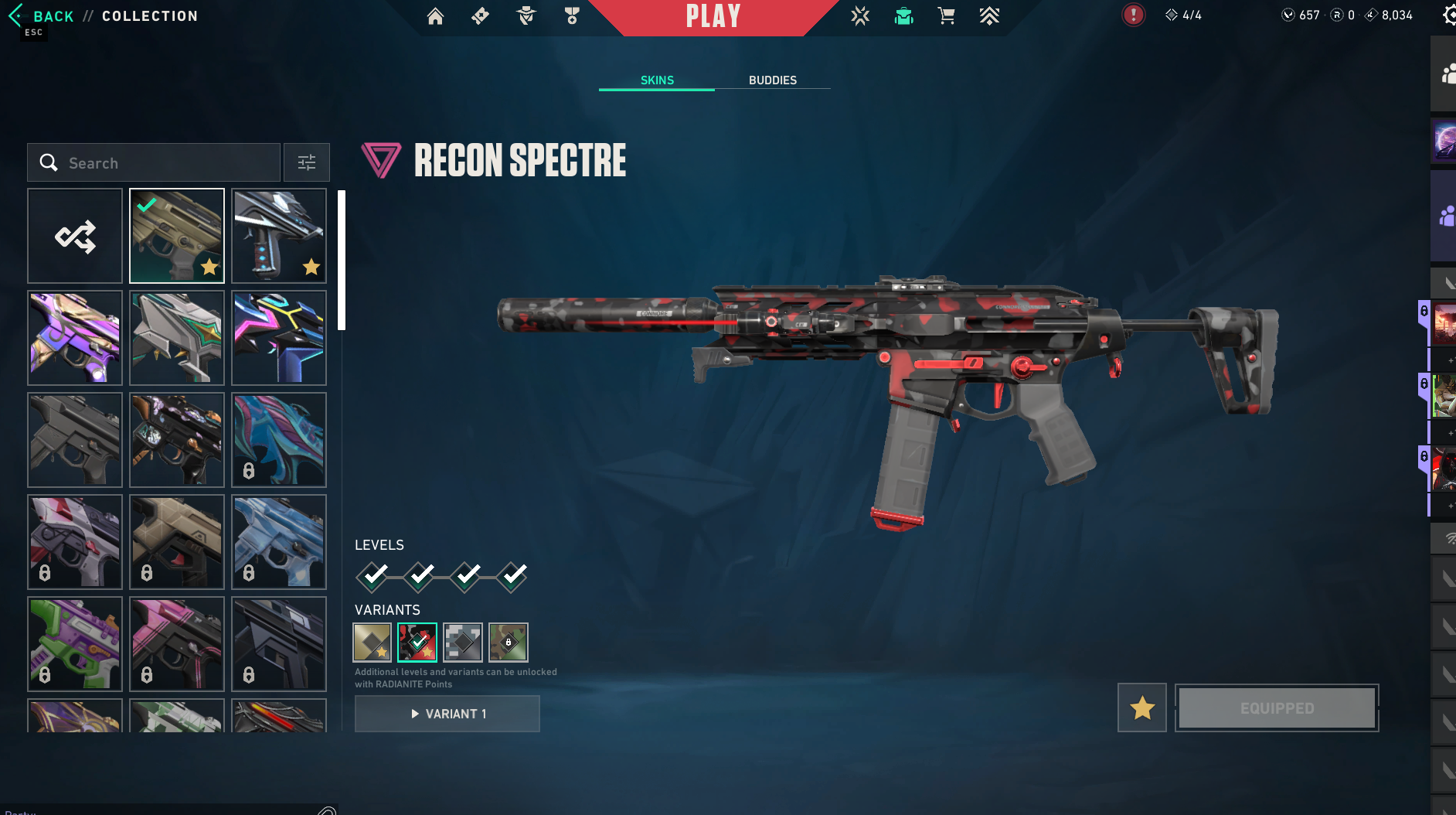
Task: Pick the tan default variant swatch
Action: coord(373,643)
